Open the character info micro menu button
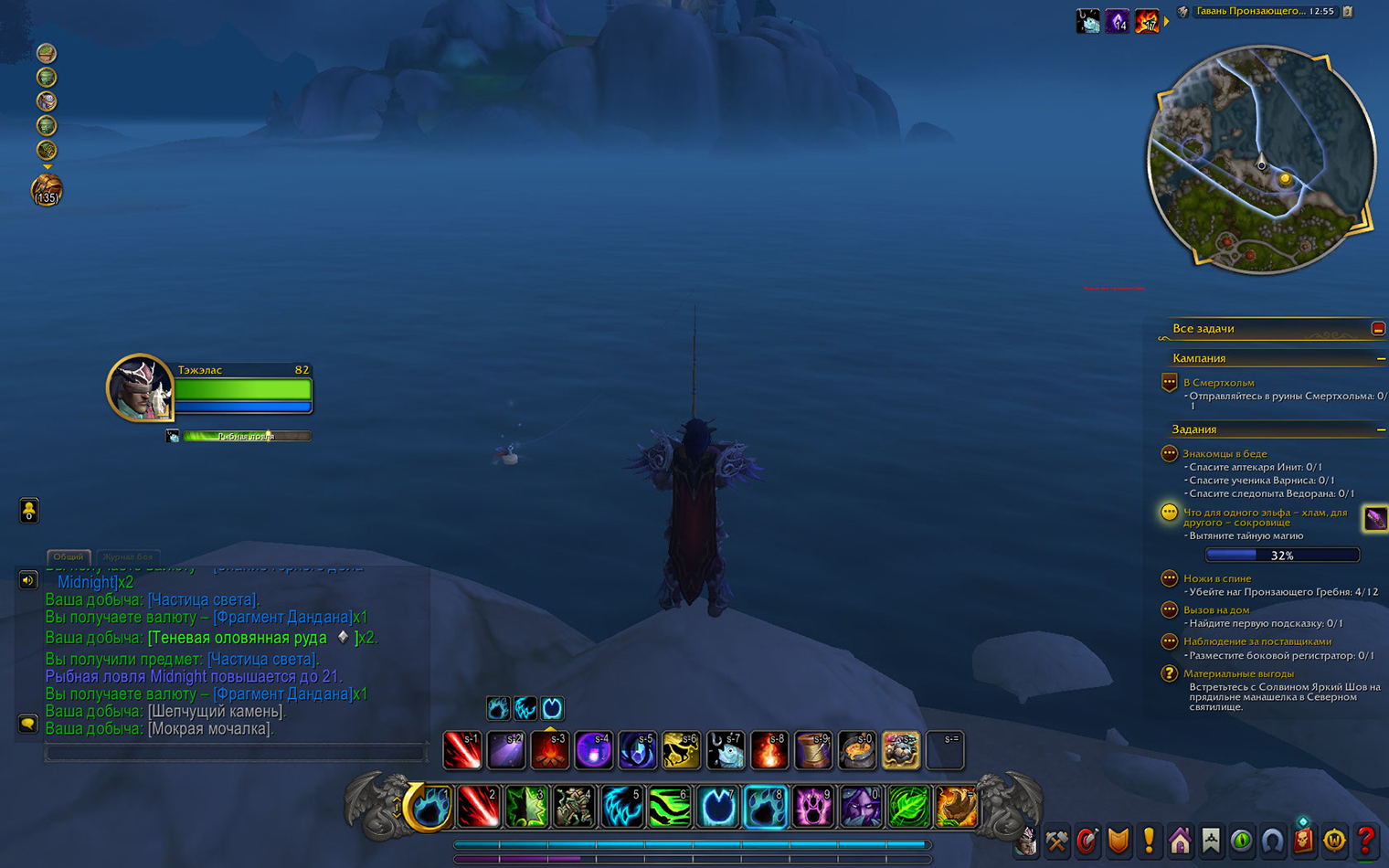This screenshot has width=1389, height=868. 1026,840
